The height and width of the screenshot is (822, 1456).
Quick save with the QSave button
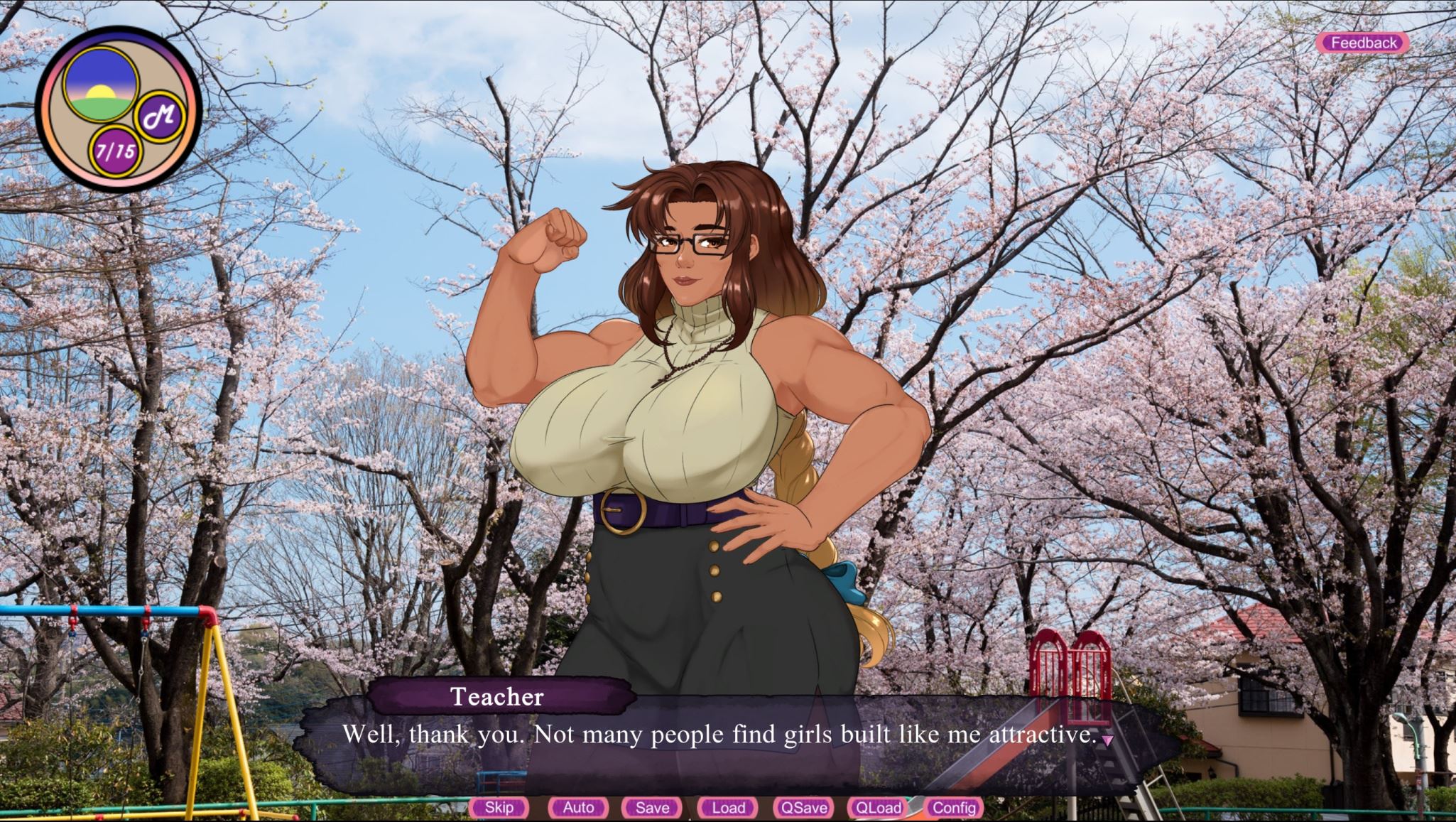pyautogui.click(x=803, y=807)
